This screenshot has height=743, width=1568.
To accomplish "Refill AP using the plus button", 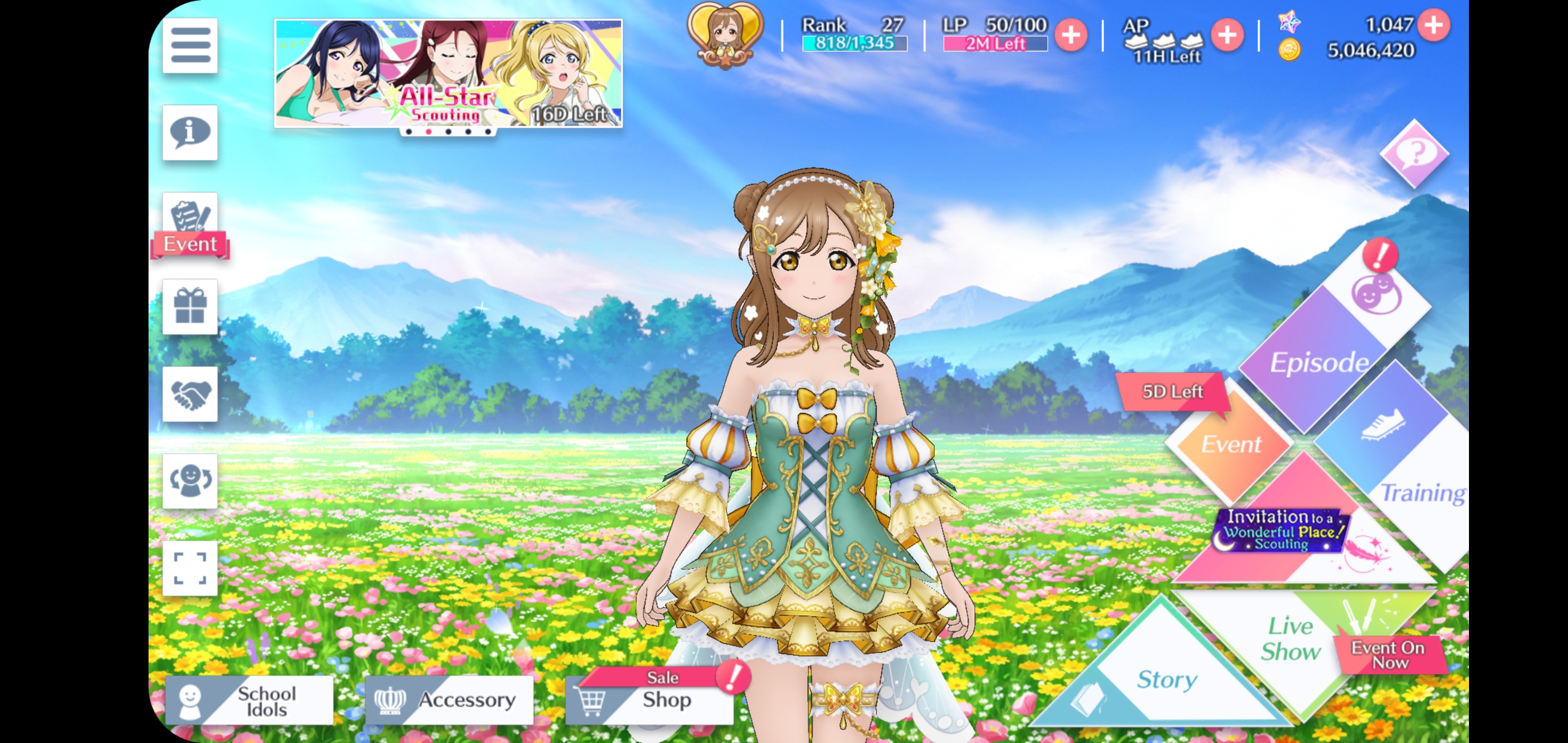I will [x=1227, y=35].
